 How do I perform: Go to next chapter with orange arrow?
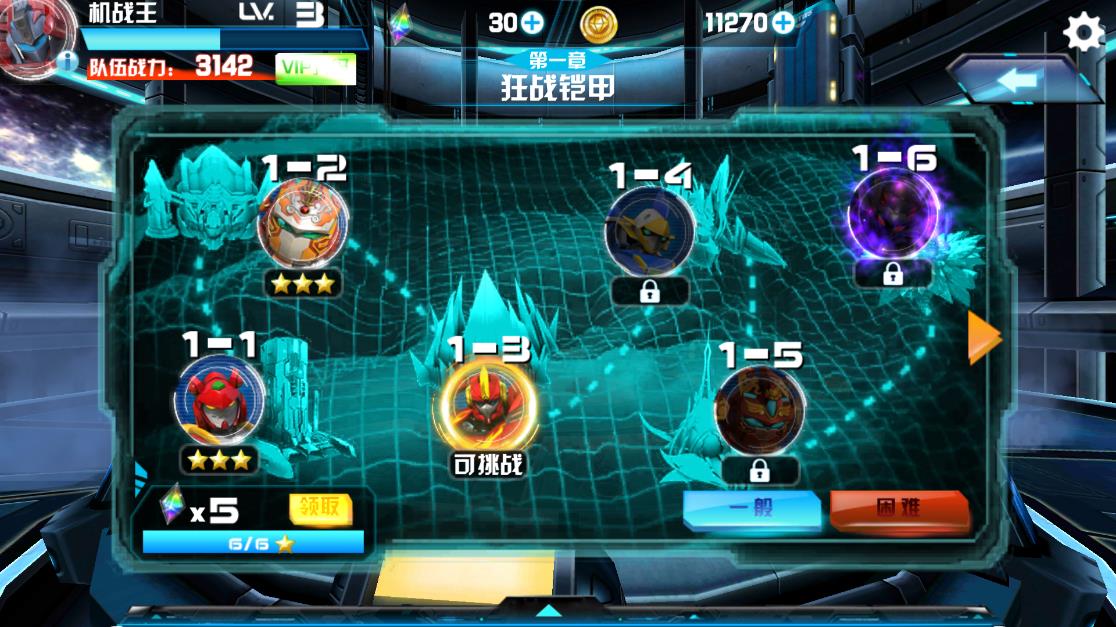(x=984, y=338)
